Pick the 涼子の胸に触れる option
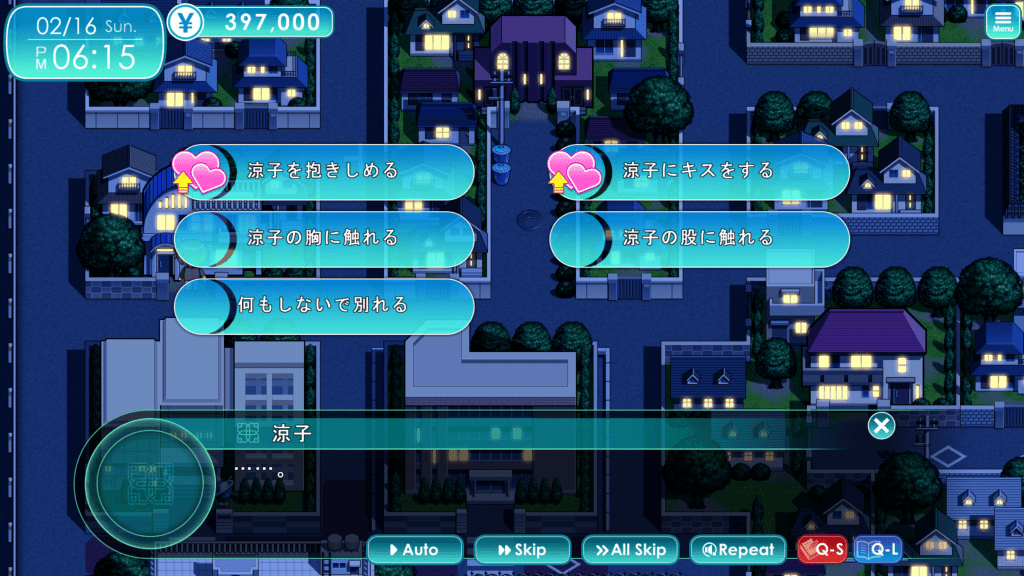The width and height of the screenshot is (1024, 576). coord(323,238)
